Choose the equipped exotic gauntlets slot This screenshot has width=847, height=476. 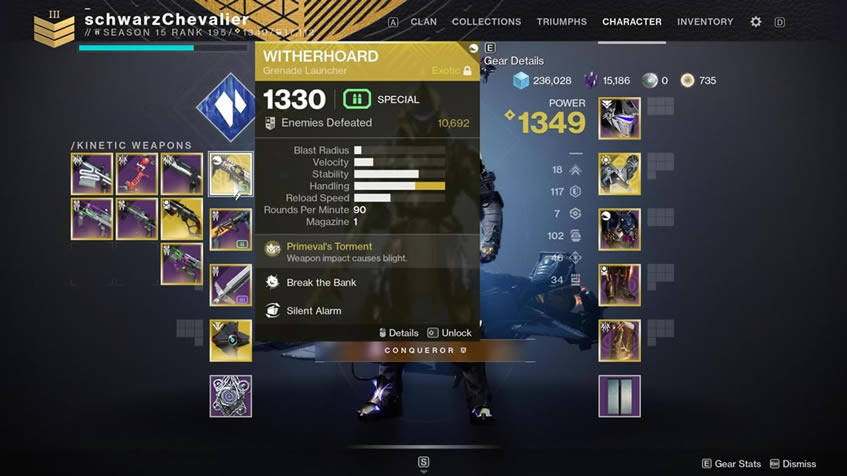coord(619,174)
